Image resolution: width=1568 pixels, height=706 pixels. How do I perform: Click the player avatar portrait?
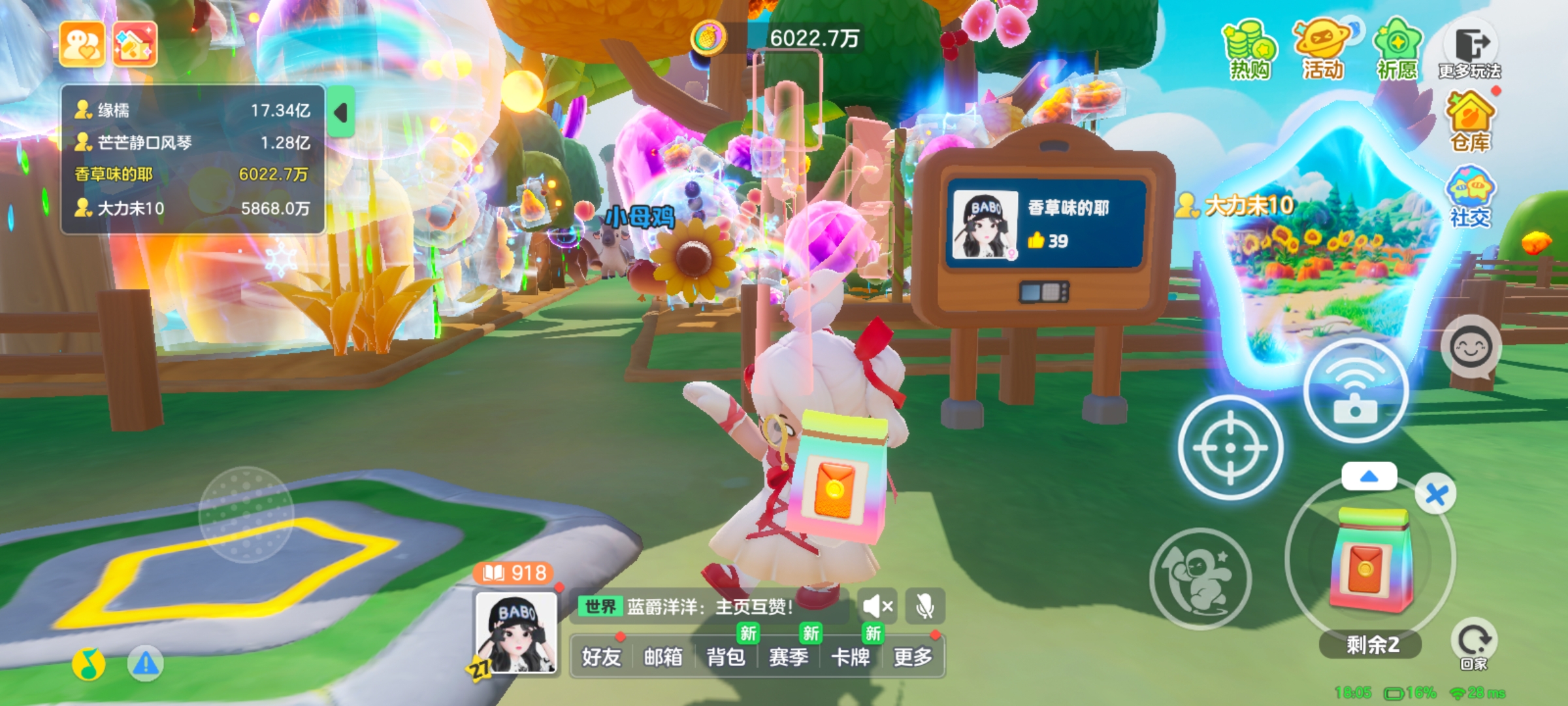(516, 633)
